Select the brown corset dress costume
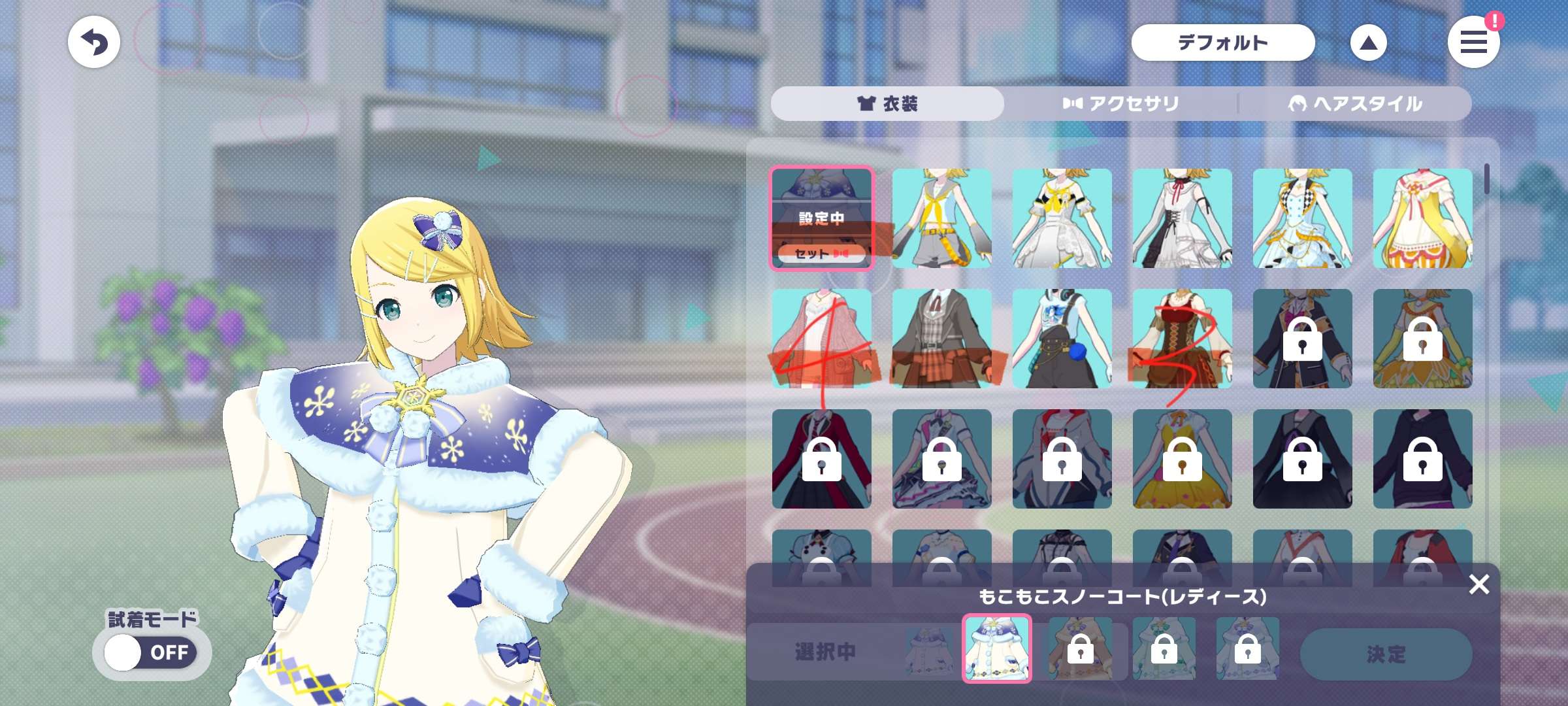The width and height of the screenshot is (1568, 706). (x=1182, y=338)
